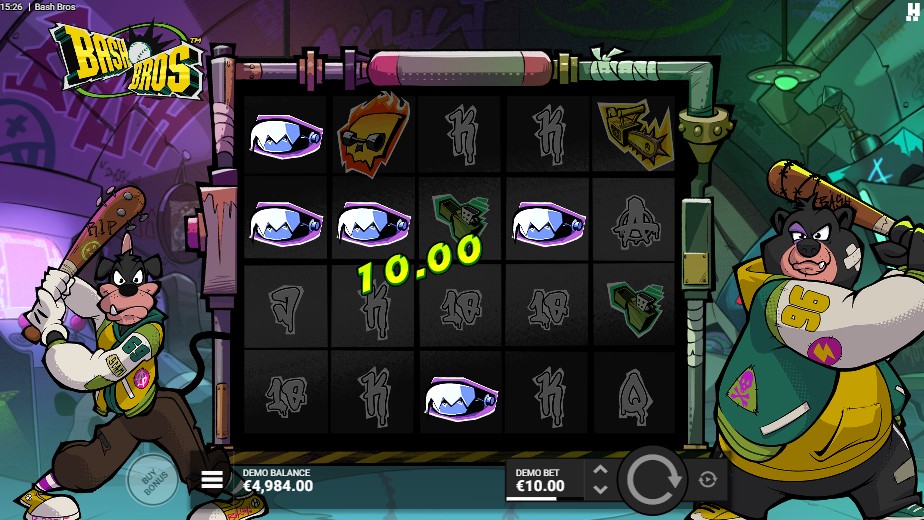
Task: Increase the demo bet with the up arrow
Action: pos(600,470)
